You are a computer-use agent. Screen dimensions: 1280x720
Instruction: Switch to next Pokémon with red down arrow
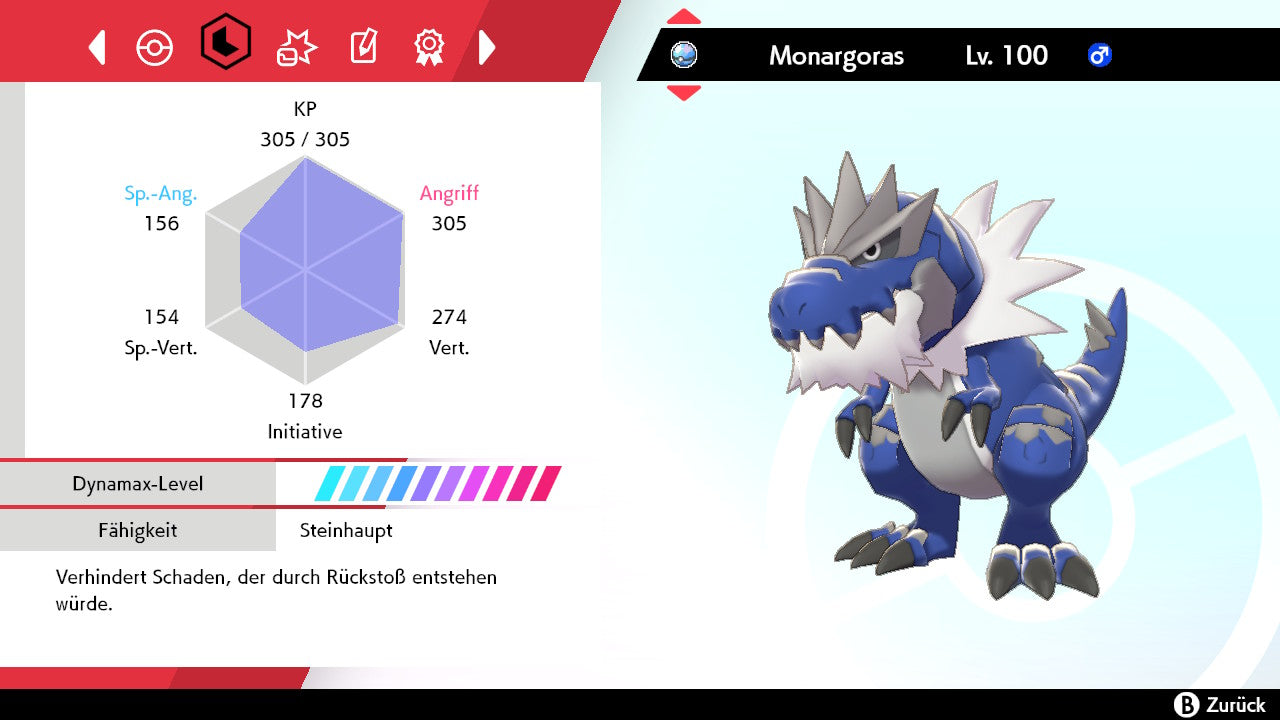[x=684, y=93]
